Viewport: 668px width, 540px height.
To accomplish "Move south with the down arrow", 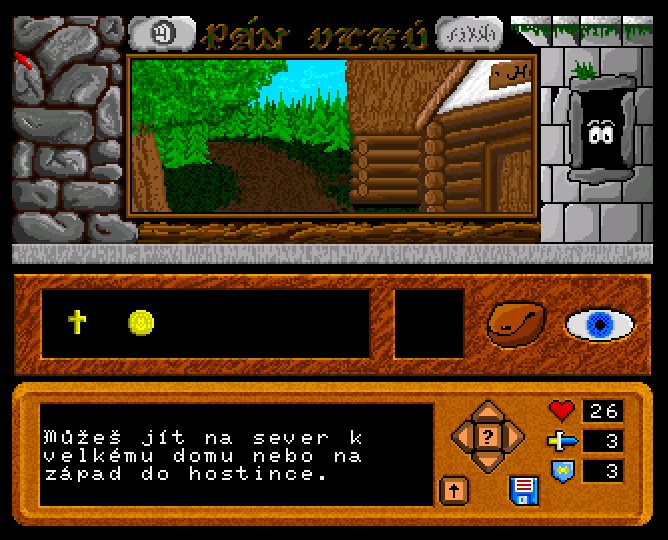I will click(x=488, y=462).
